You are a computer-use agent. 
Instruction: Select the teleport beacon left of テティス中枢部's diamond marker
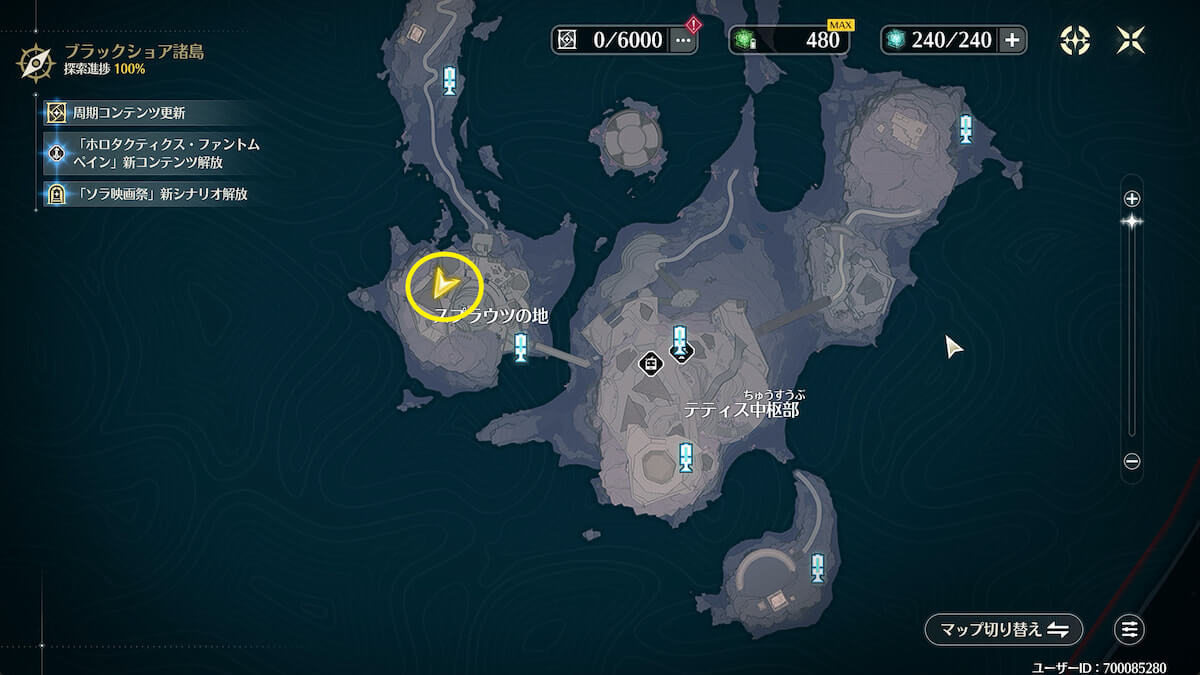521,348
